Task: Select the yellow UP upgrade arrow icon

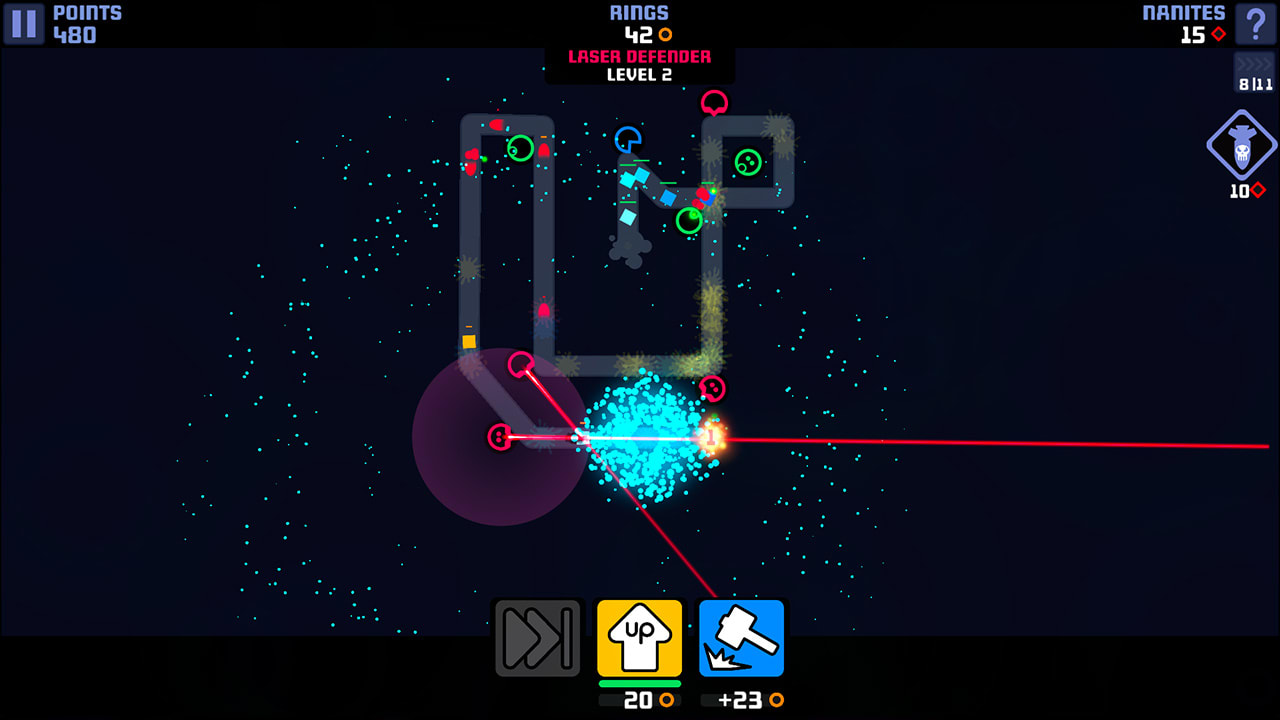Action: click(639, 637)
